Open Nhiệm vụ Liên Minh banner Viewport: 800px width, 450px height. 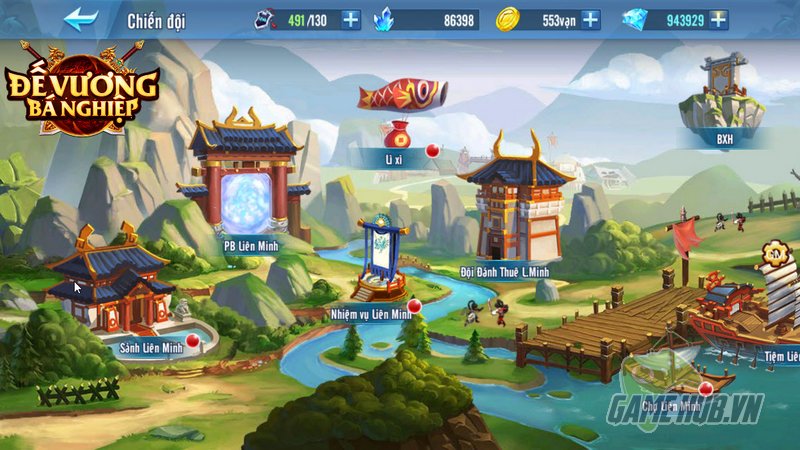(380, 265)
